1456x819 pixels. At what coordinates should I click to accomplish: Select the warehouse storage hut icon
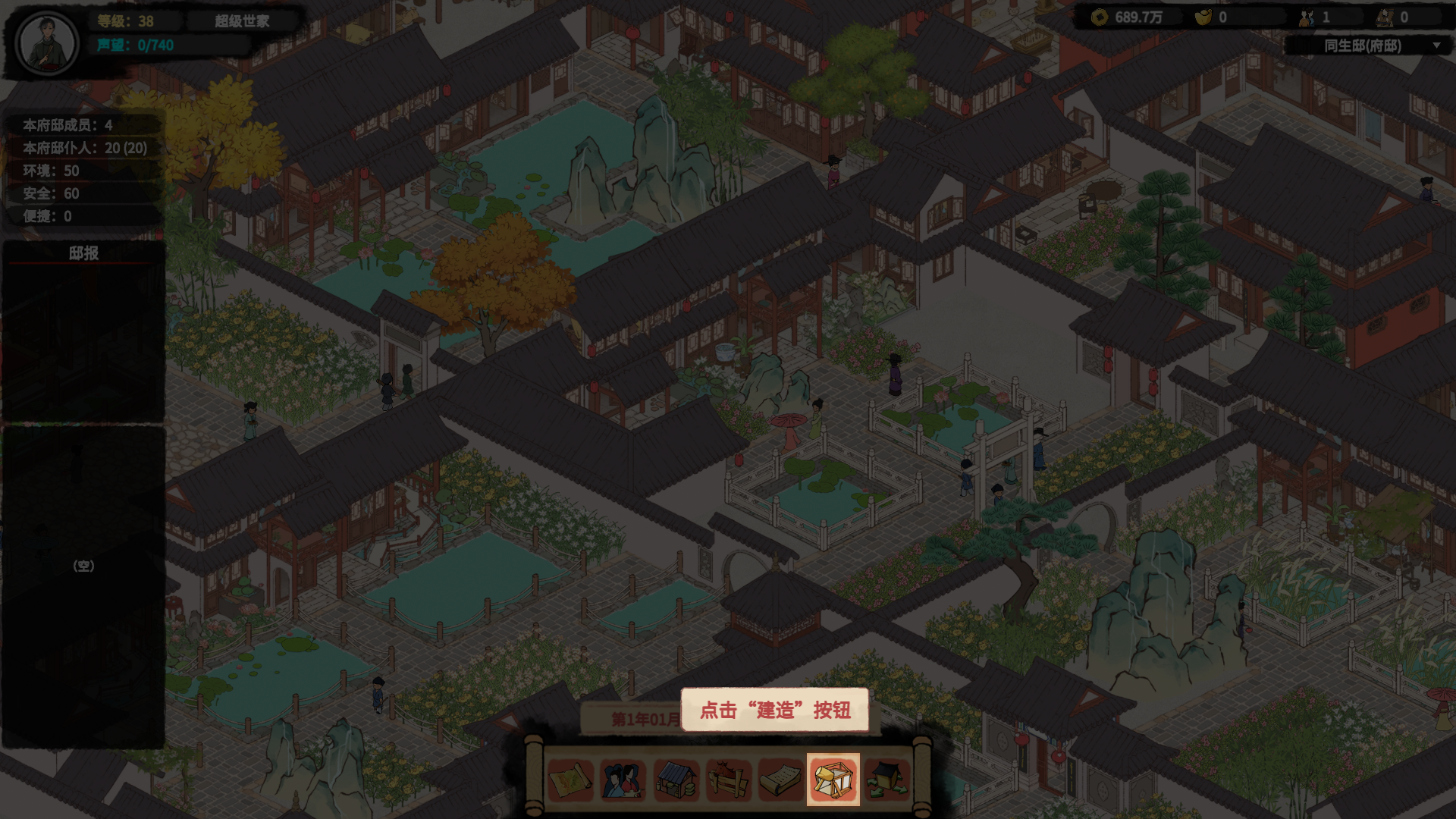click(676, 780)
